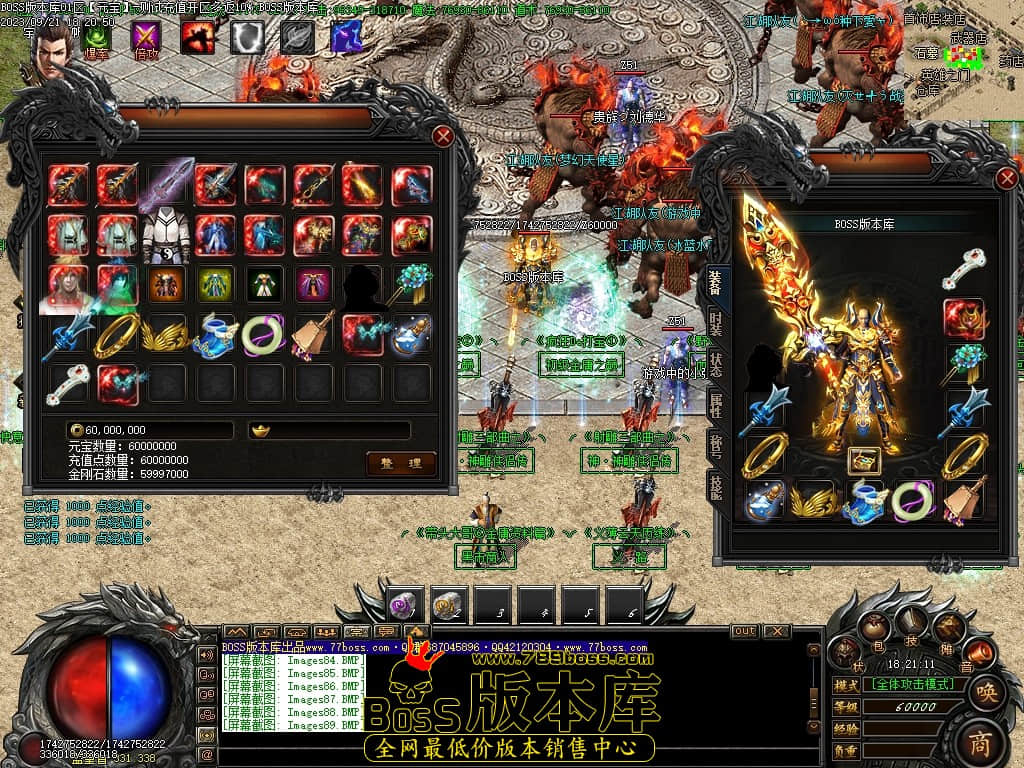Pick the golden wings item in bag
This screenshot has width=1024, height=768.
pos(166,334)
